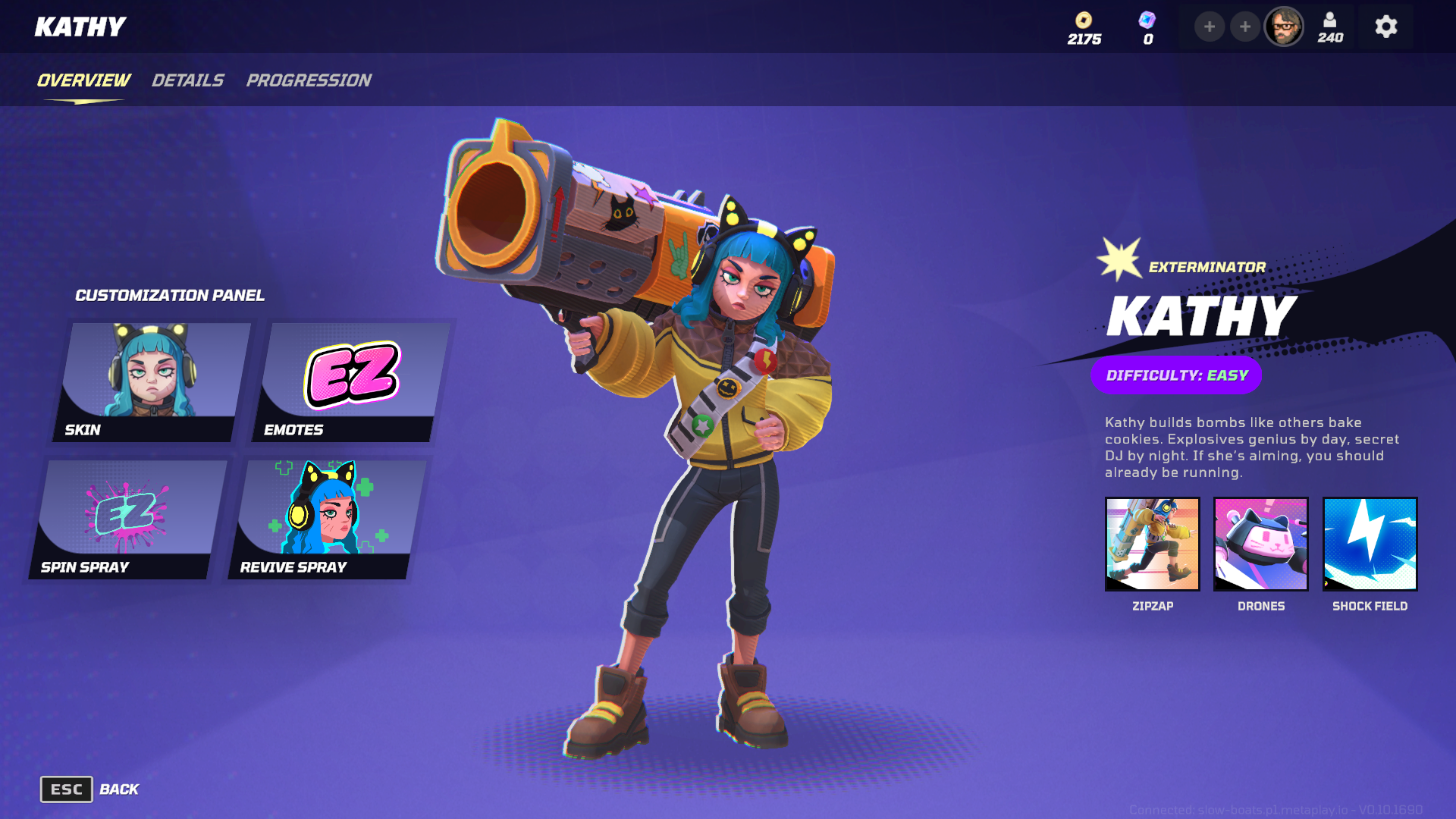Show the Progression tab
Image resolution: width=1456 pixels, height=819 pixels.
point(308,80)
